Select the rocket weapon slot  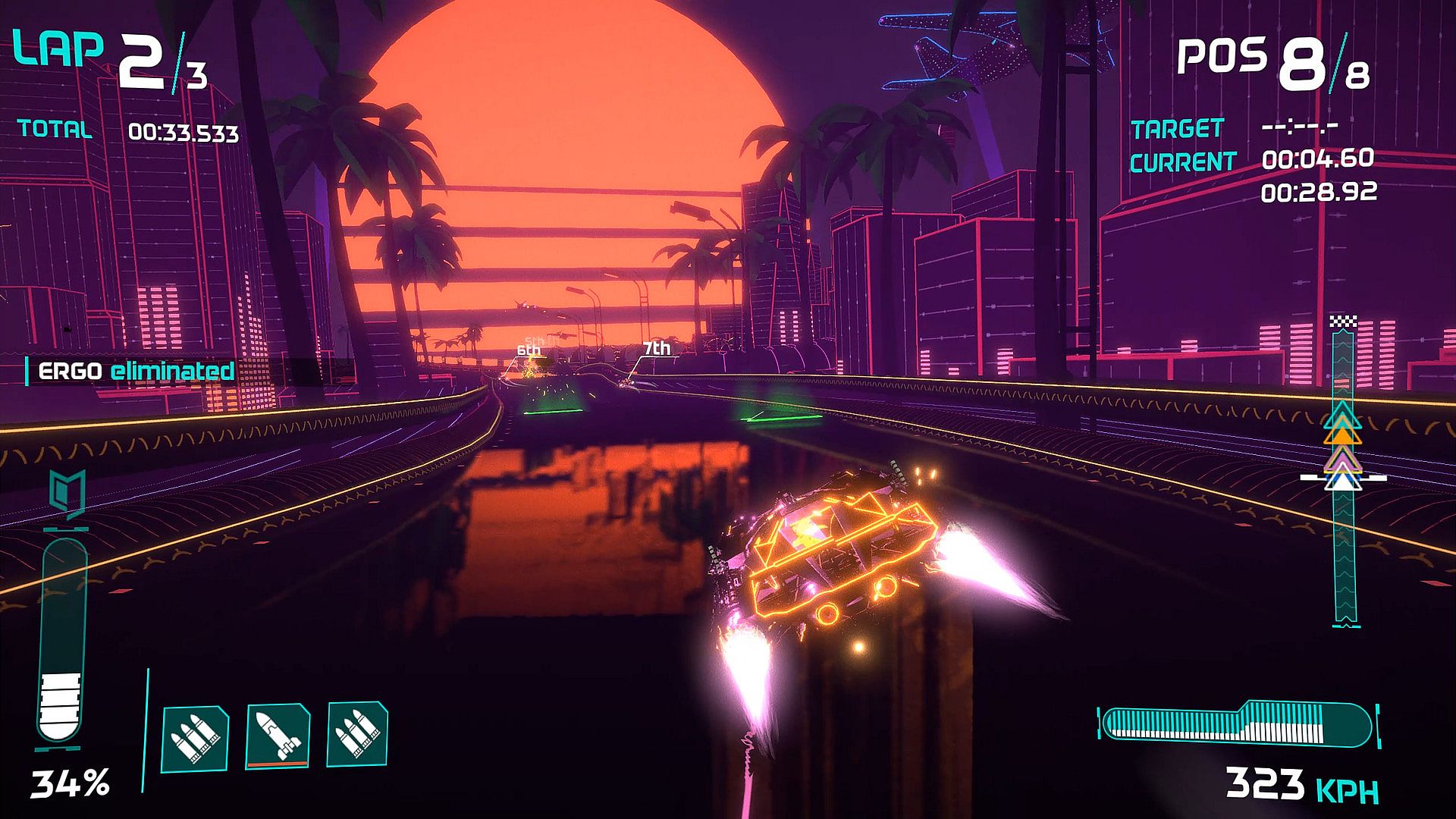(278, 734)
